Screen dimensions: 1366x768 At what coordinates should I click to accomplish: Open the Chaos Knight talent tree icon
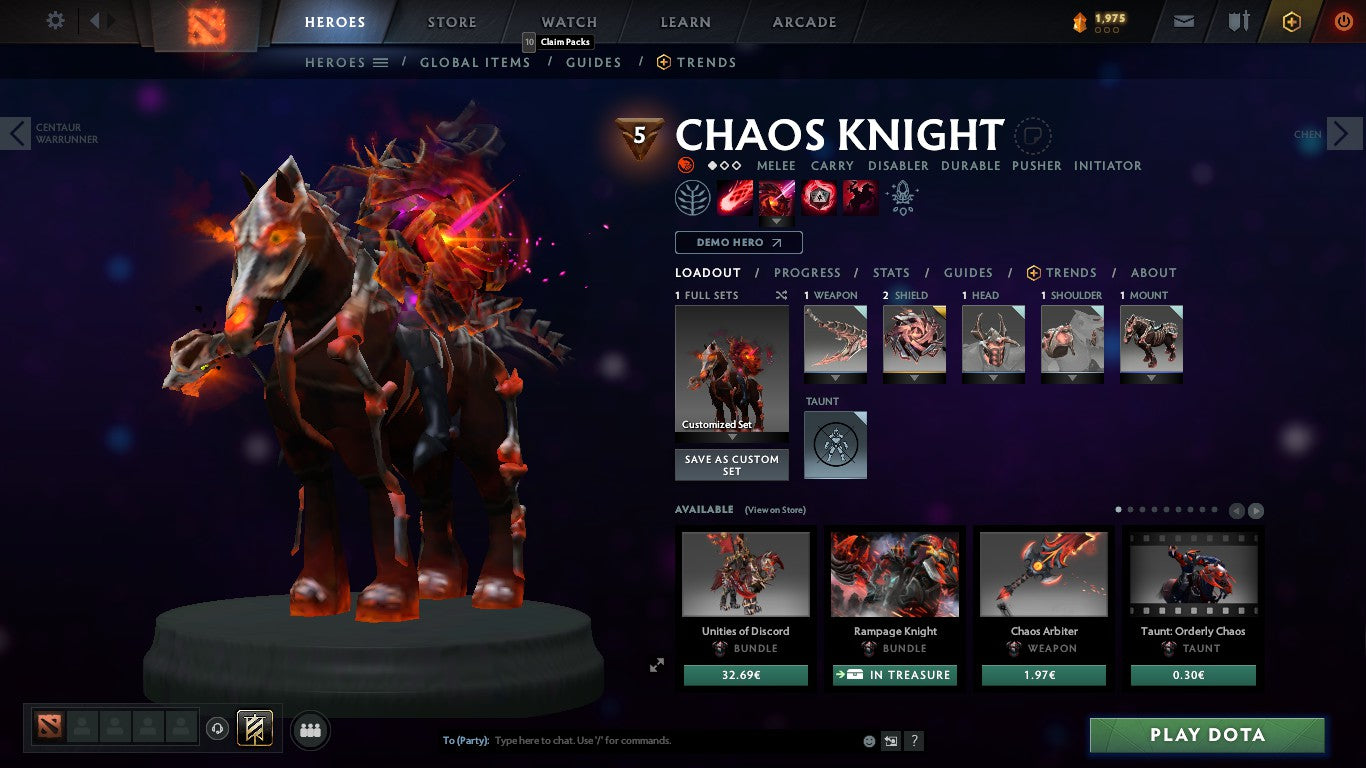[693, 196]
